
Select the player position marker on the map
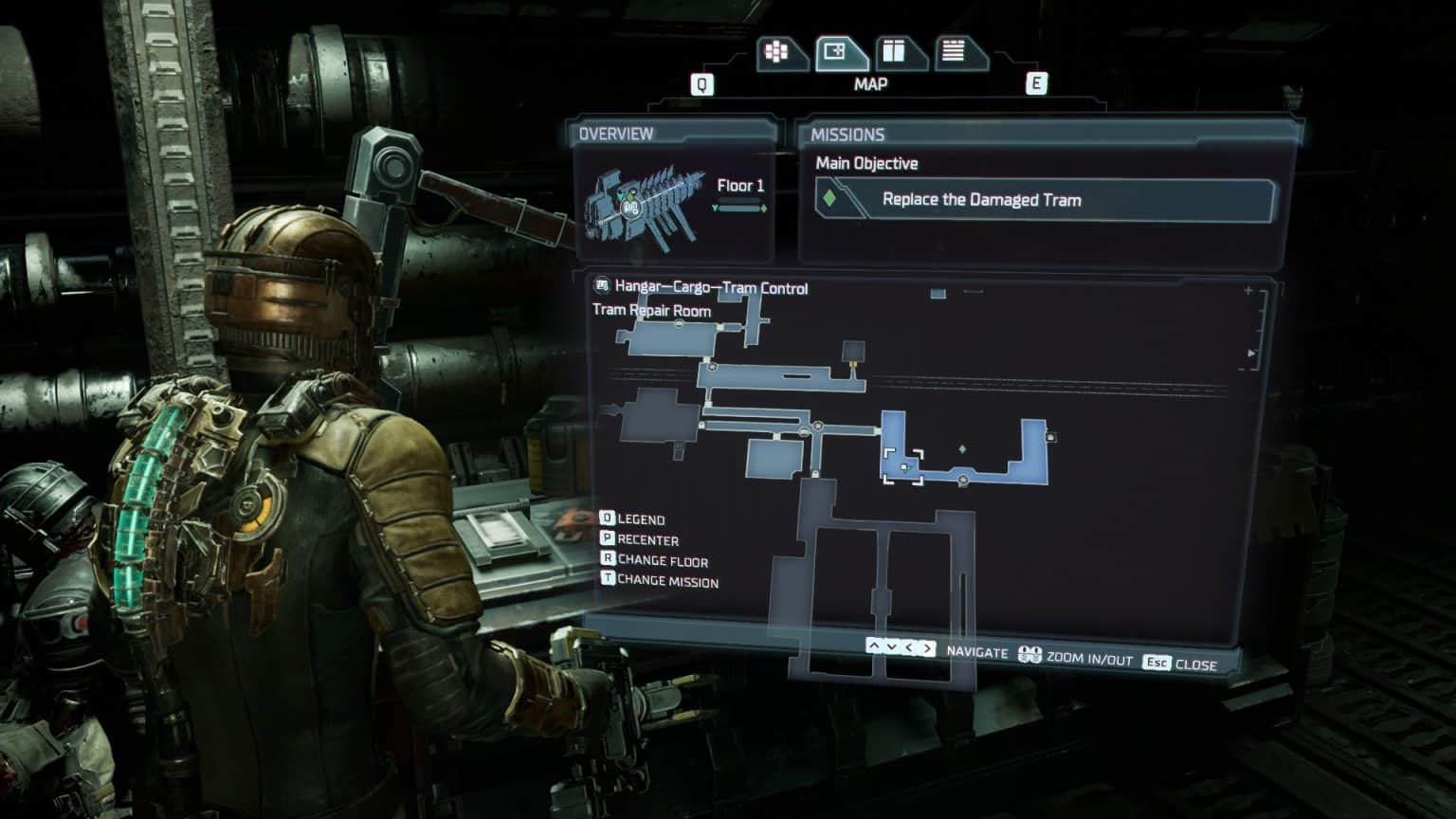click(x=905, y=467)
